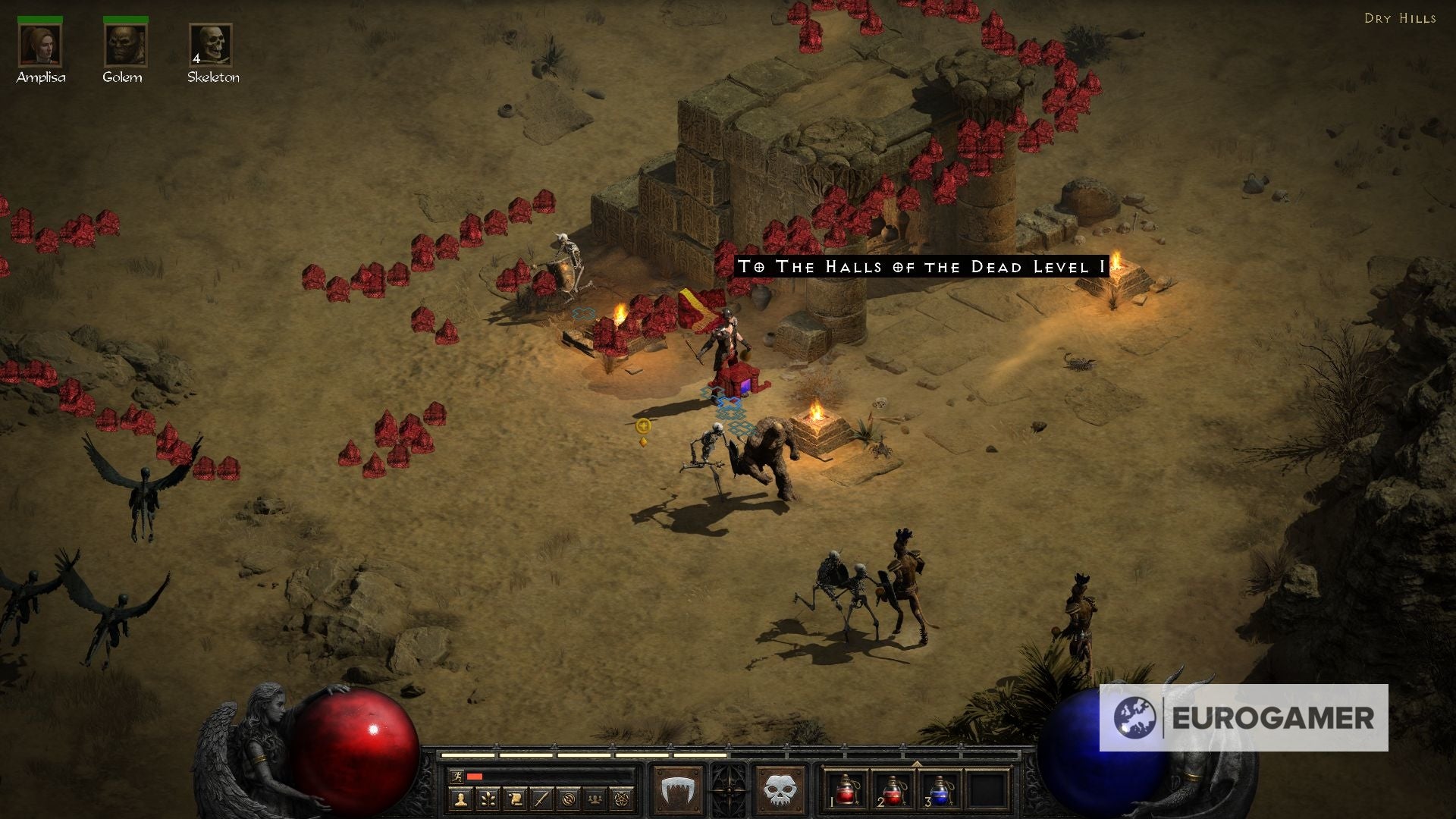Open the quest log scroll button

tap(515, 798)
